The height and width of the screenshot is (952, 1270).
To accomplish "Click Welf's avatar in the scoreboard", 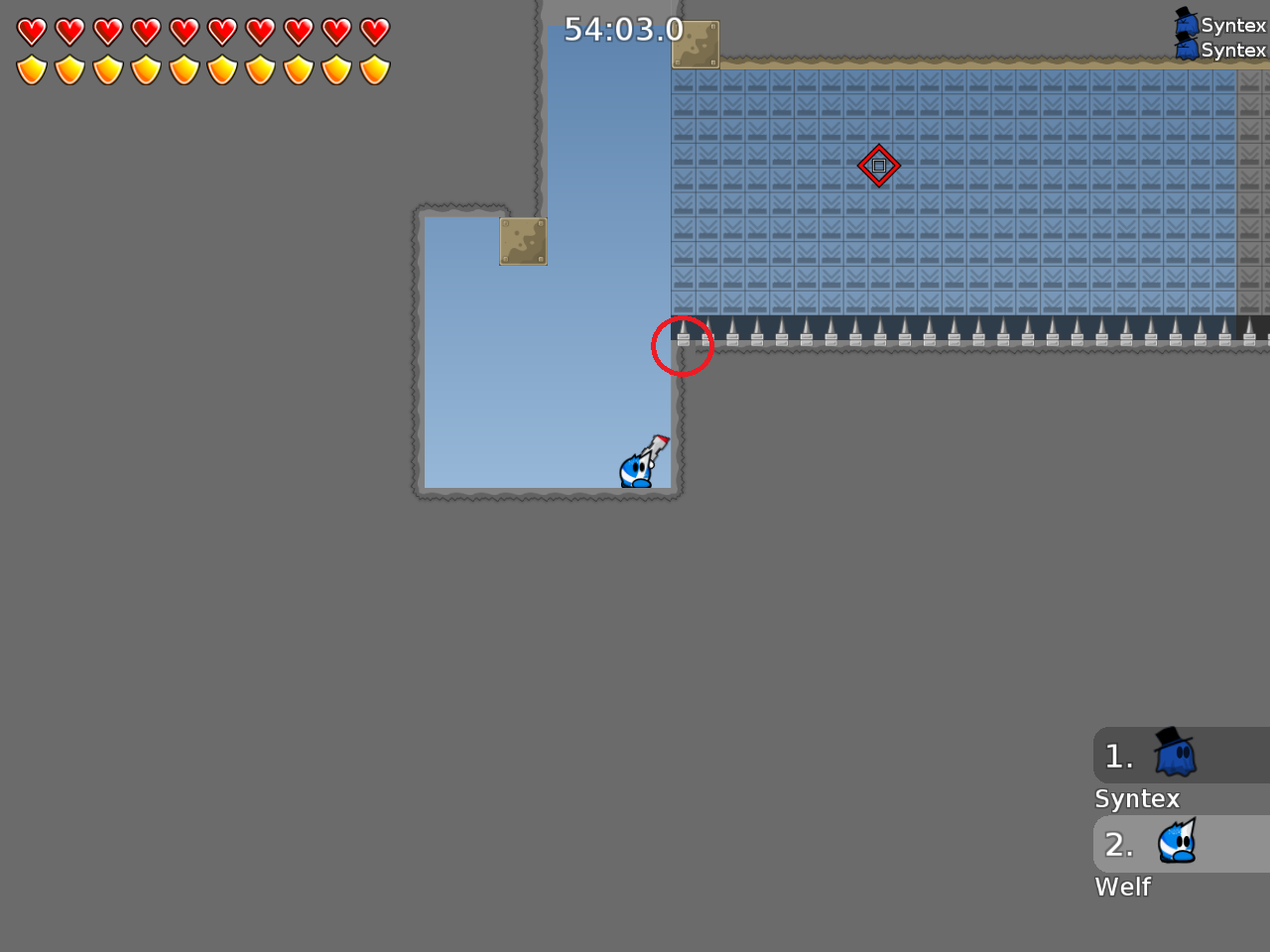I will point(1177,843).
